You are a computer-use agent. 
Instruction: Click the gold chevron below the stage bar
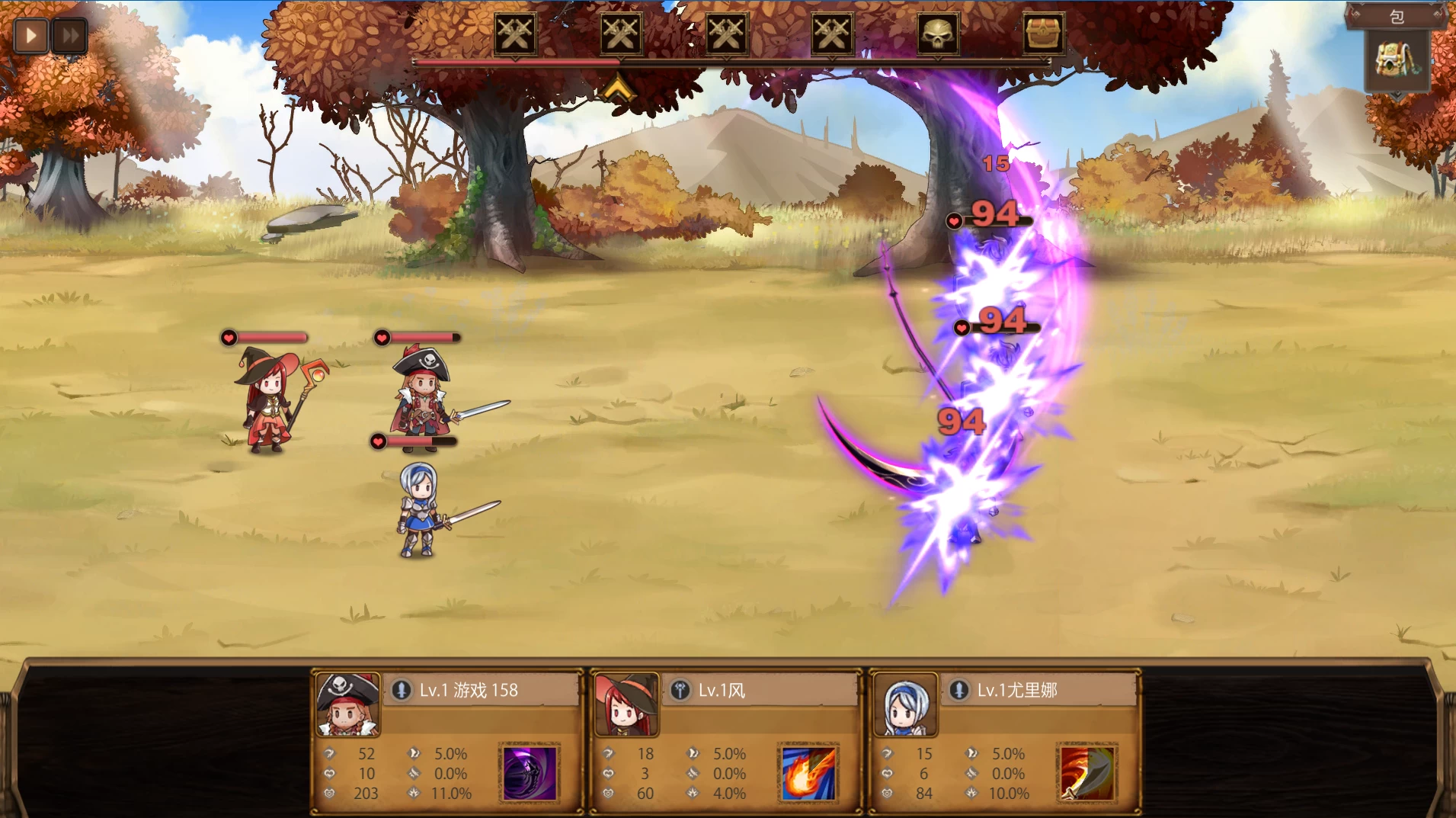pyautogui.click(x=617, y=86)
